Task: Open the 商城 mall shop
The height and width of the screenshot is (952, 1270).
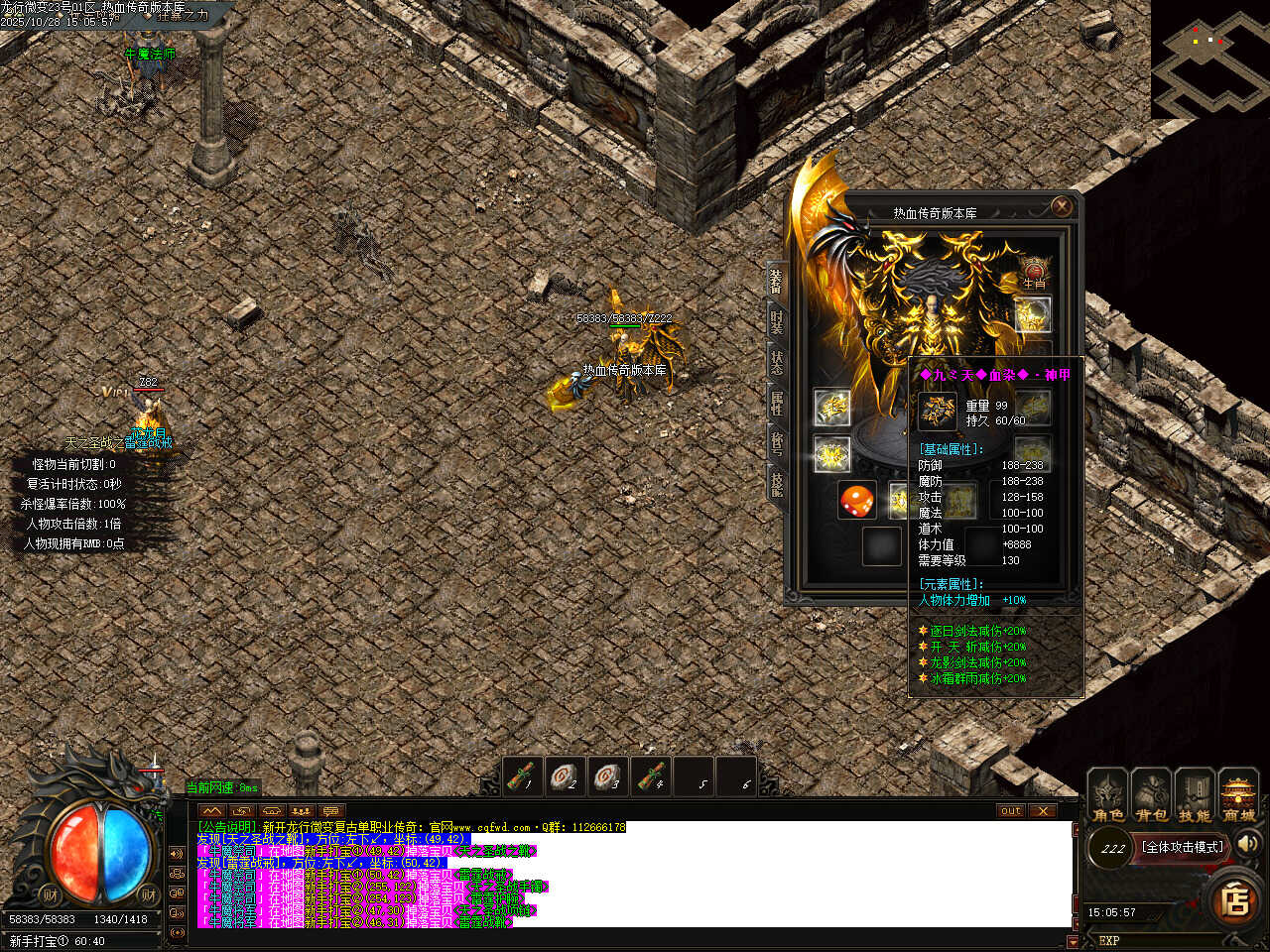Action: pos(1238,796)
